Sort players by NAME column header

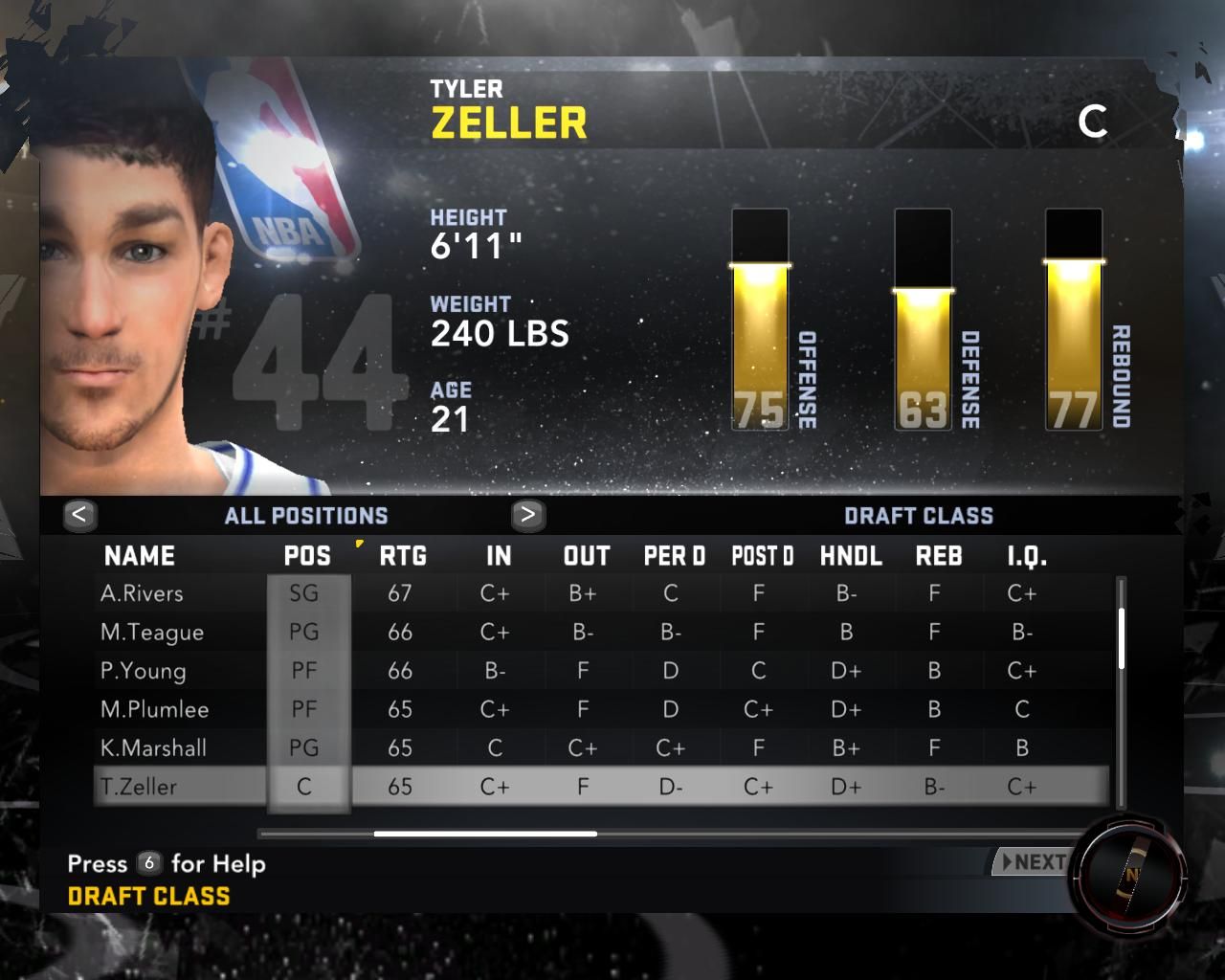[x=140, y=556]
